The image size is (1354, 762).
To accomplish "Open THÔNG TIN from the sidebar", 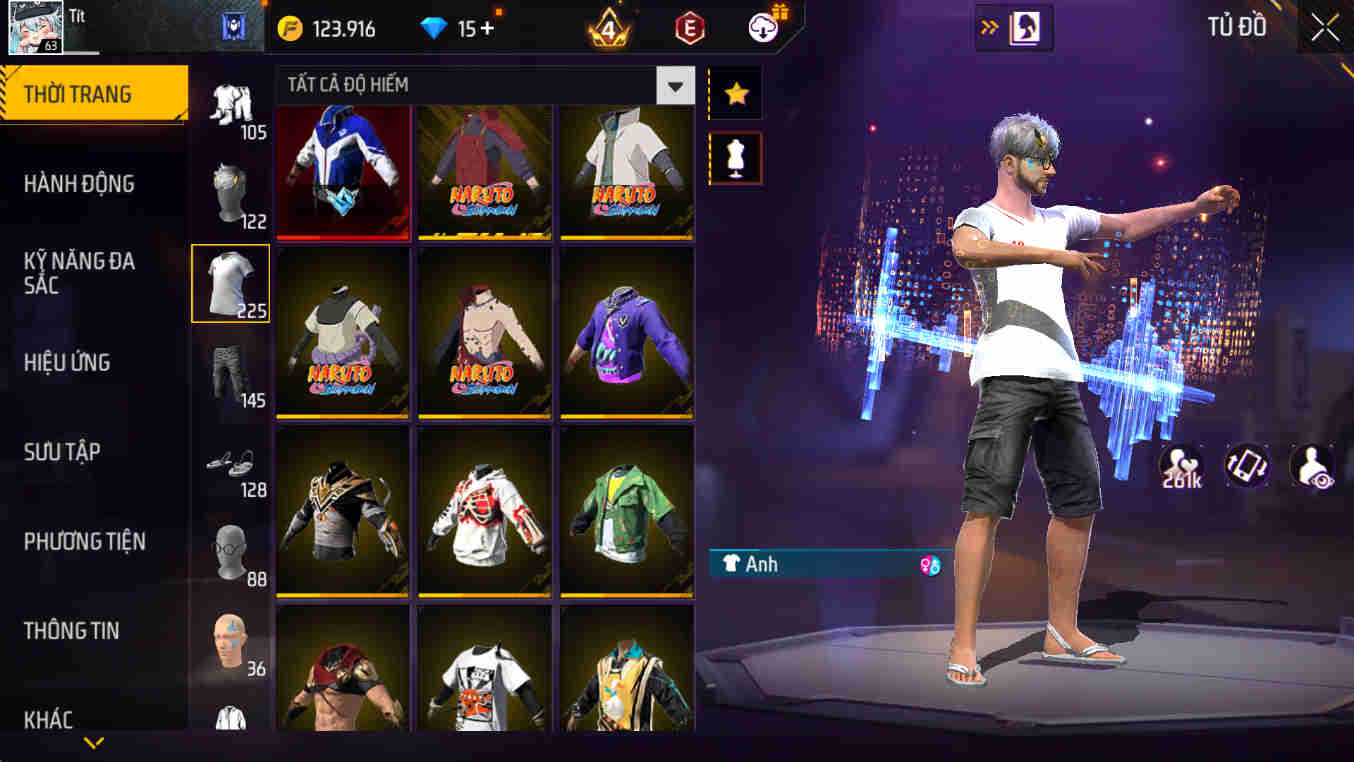I will 73,631.
